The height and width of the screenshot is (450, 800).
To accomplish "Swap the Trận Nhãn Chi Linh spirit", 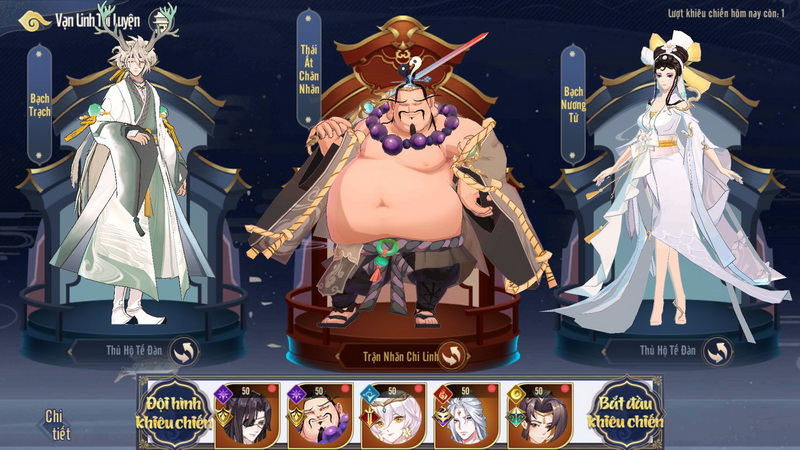I will click(453, 356).
